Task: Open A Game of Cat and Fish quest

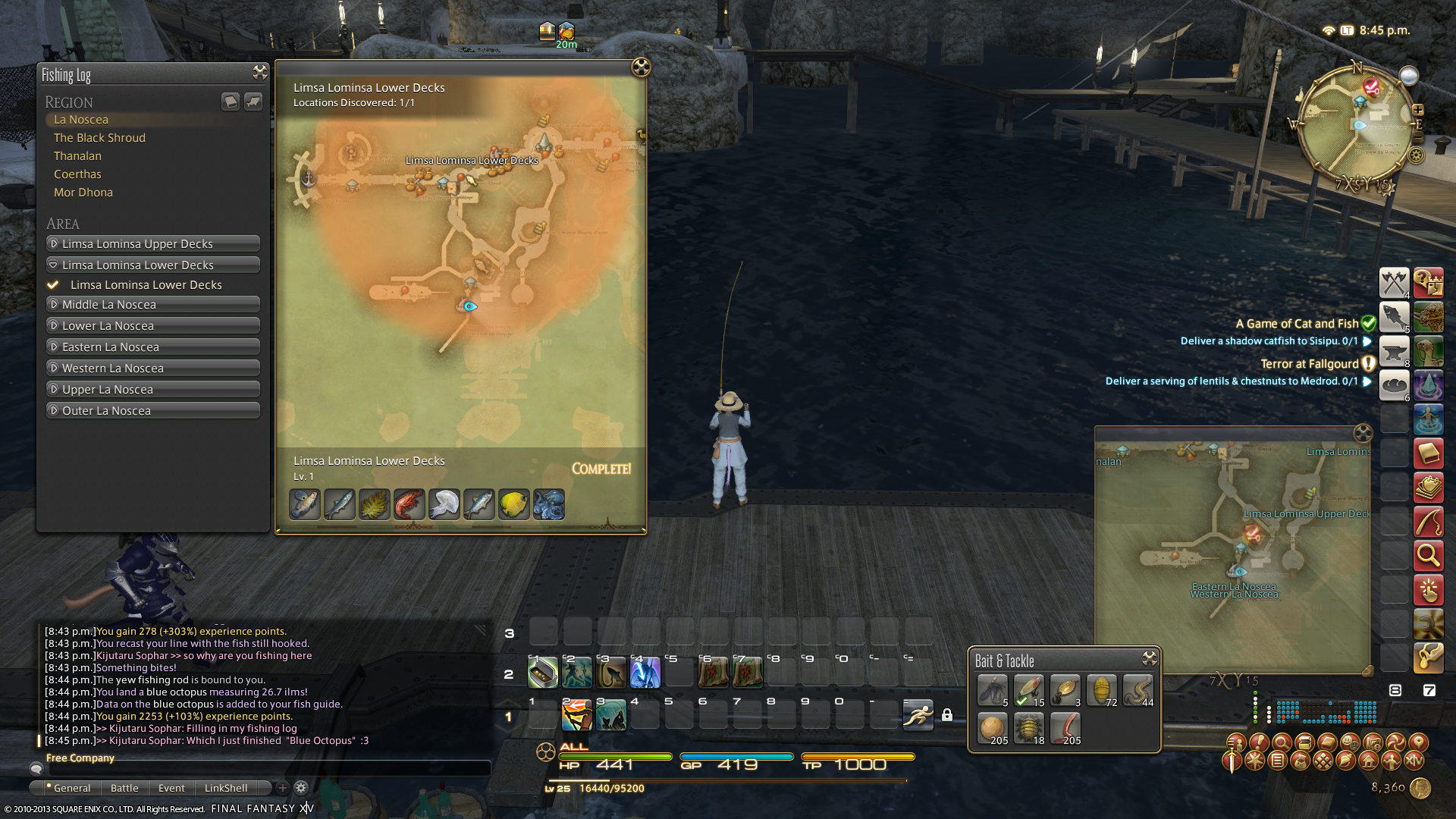Action: tap(1296, 324)
